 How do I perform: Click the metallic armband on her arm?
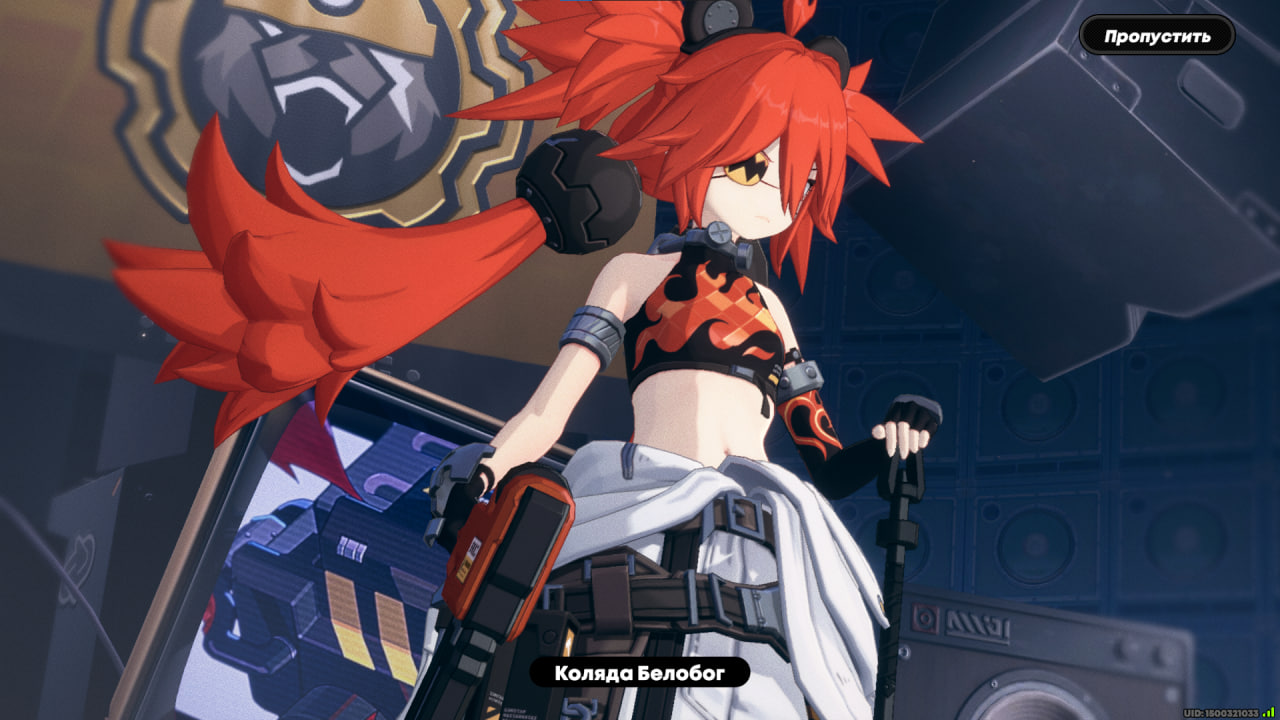click(593, 330)
